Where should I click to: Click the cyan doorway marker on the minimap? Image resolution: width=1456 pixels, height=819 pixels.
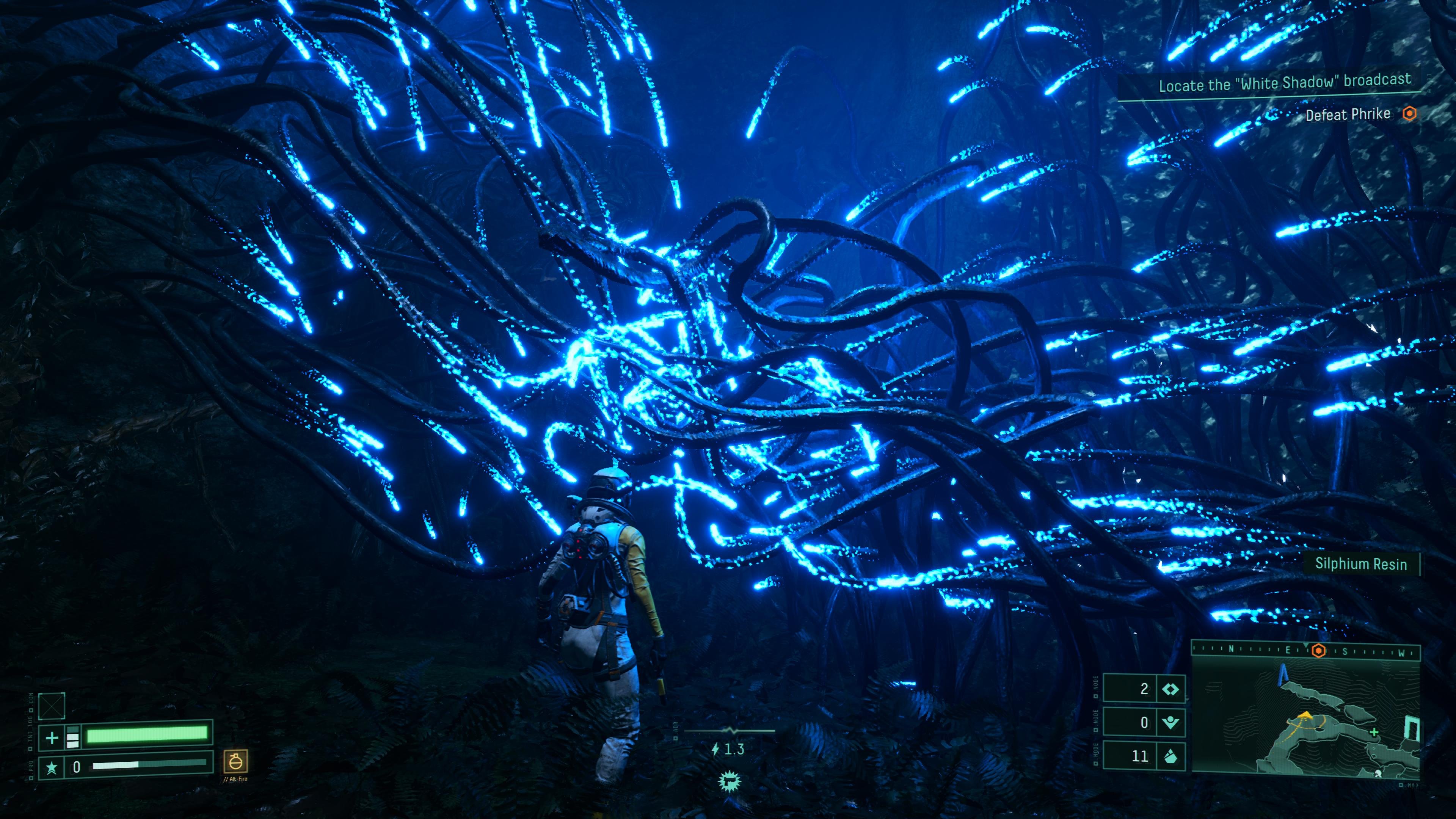[x=1411, y=728]
